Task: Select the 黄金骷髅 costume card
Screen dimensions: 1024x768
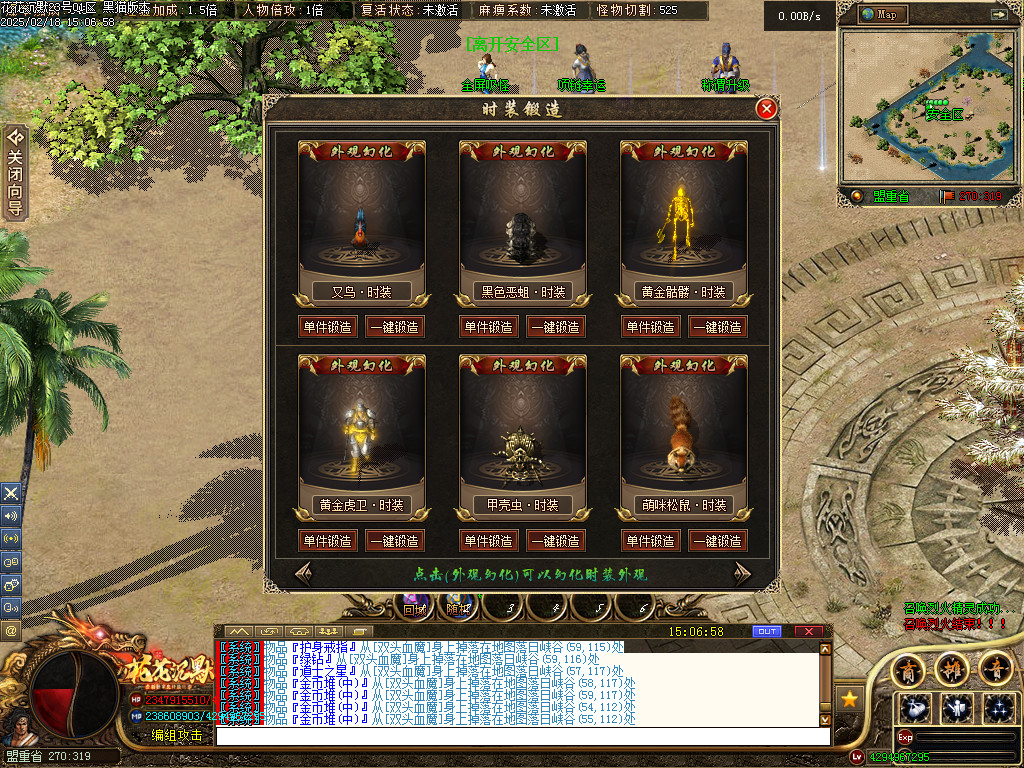Action: point(683,223)
